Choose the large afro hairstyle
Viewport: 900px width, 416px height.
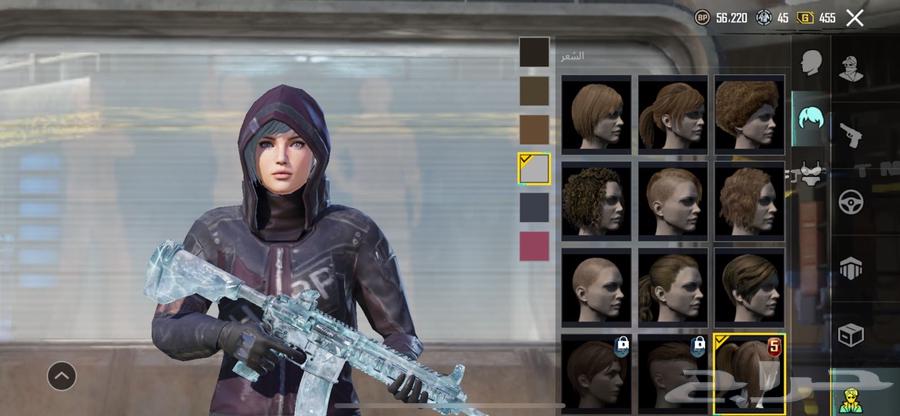pos(748,114)
